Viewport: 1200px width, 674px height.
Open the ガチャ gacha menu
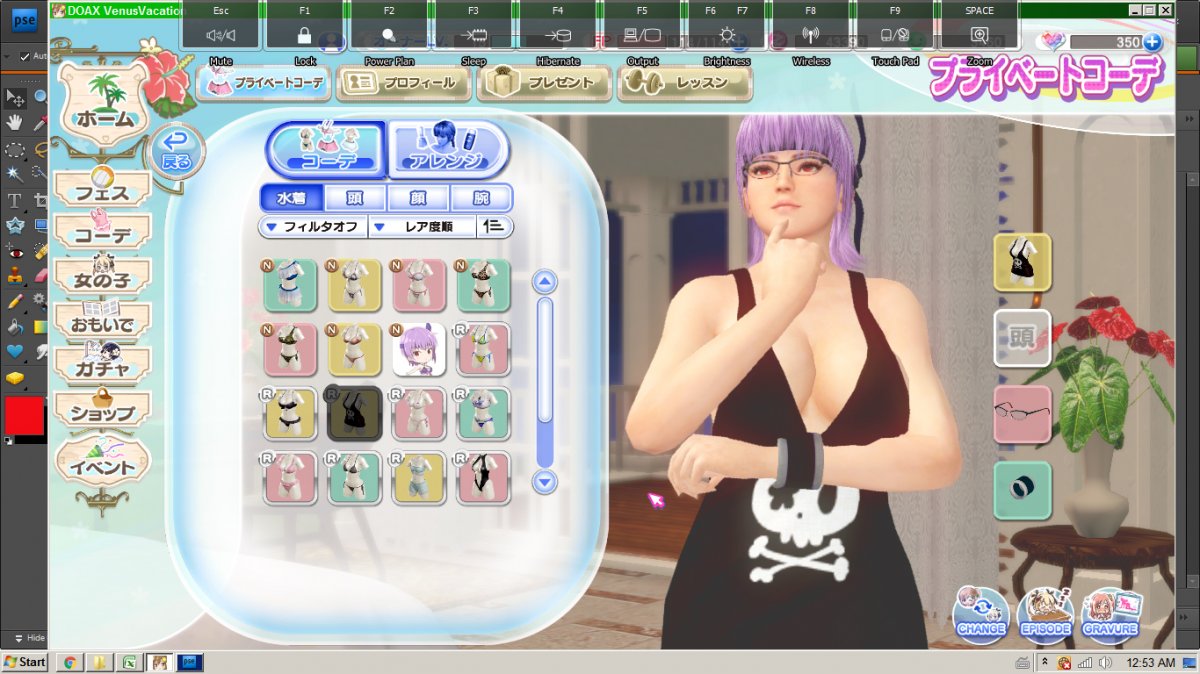click(102, 367)
